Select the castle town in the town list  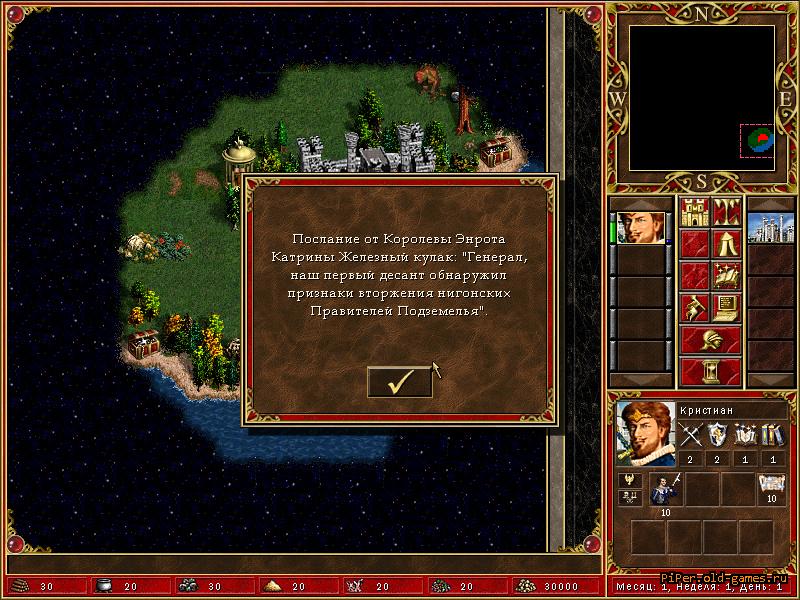tap(770, 228)
